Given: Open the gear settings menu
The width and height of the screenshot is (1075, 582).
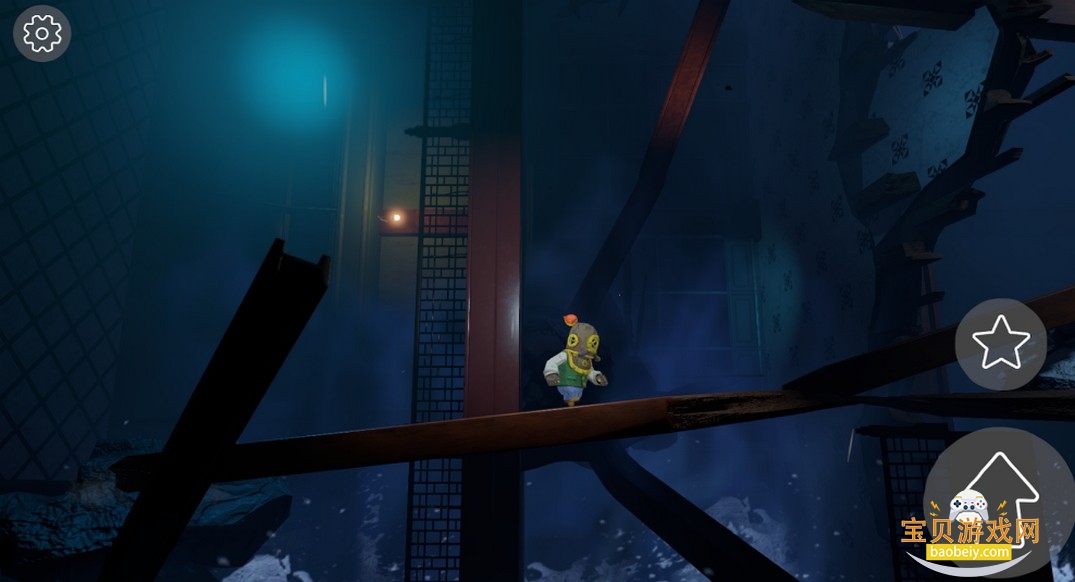Looking at the screenshot, I should pos(42,34).
